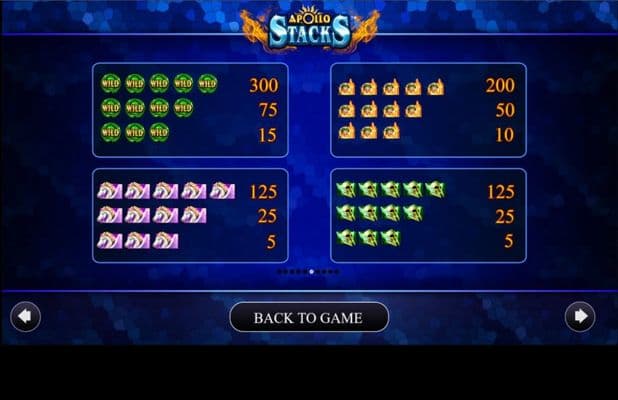618x400 pixels.
Task: Return to game with Back to Game button
Action: pyautogui.click(x=308, y=318)
